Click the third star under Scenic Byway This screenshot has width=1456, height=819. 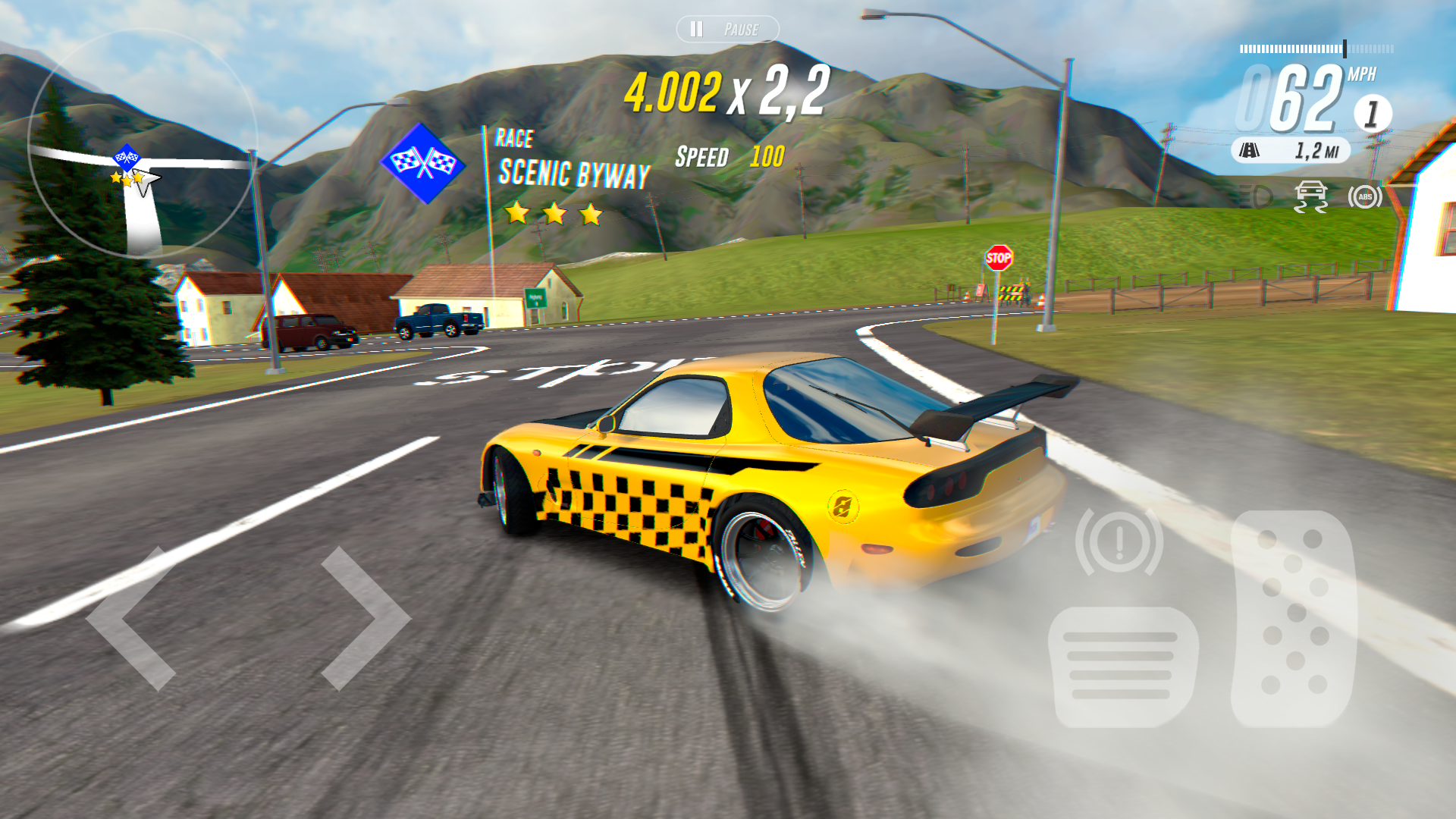point(590,214)
